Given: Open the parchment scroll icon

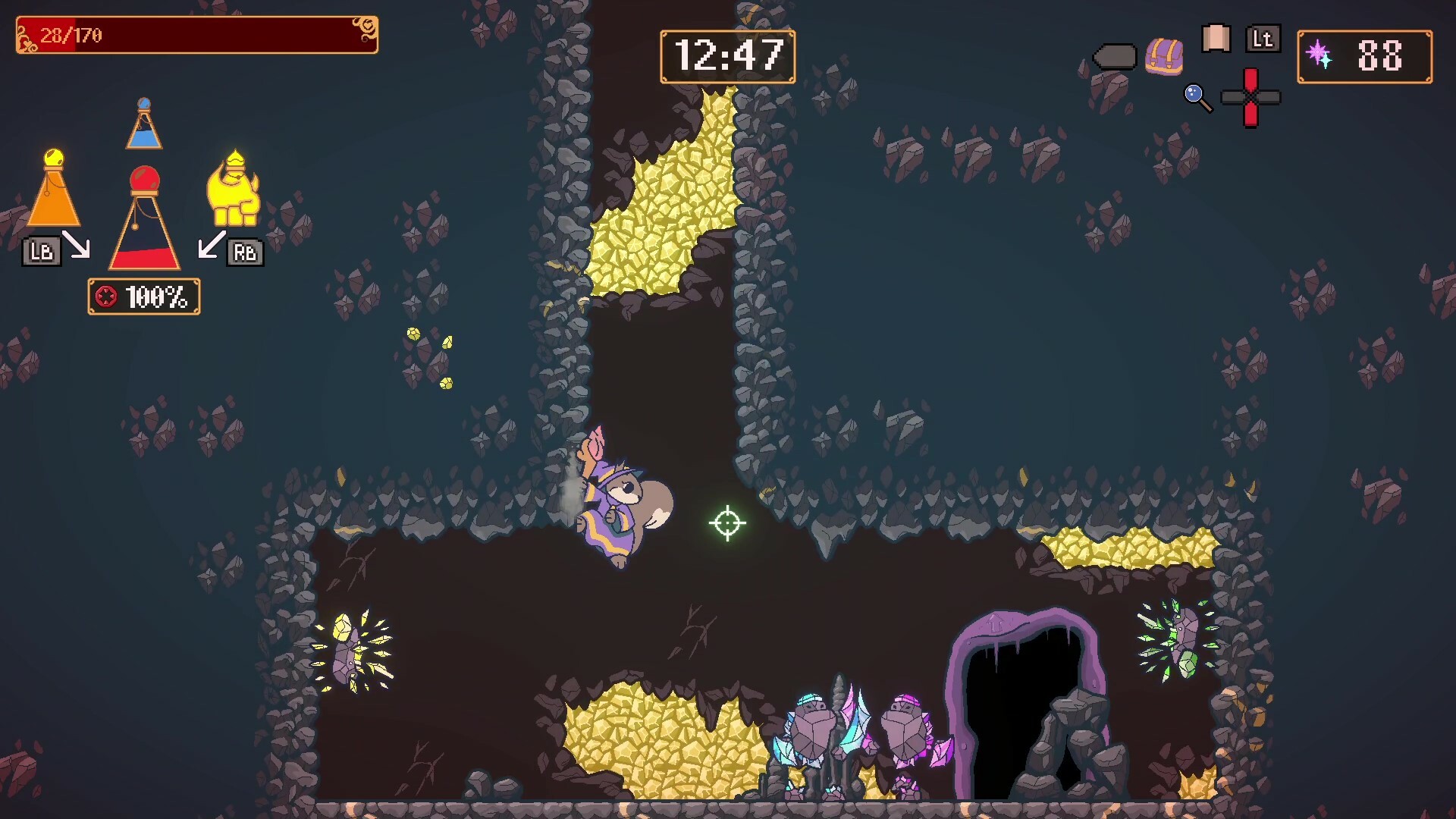Looking at the screenshot, I should [1216, 39].
